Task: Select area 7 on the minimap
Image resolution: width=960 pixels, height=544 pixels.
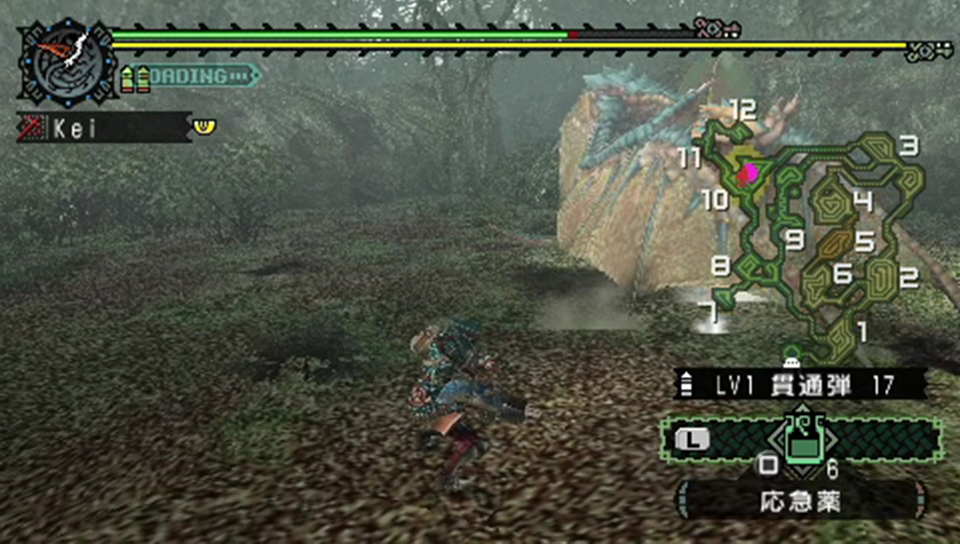Action: point(711,312)
